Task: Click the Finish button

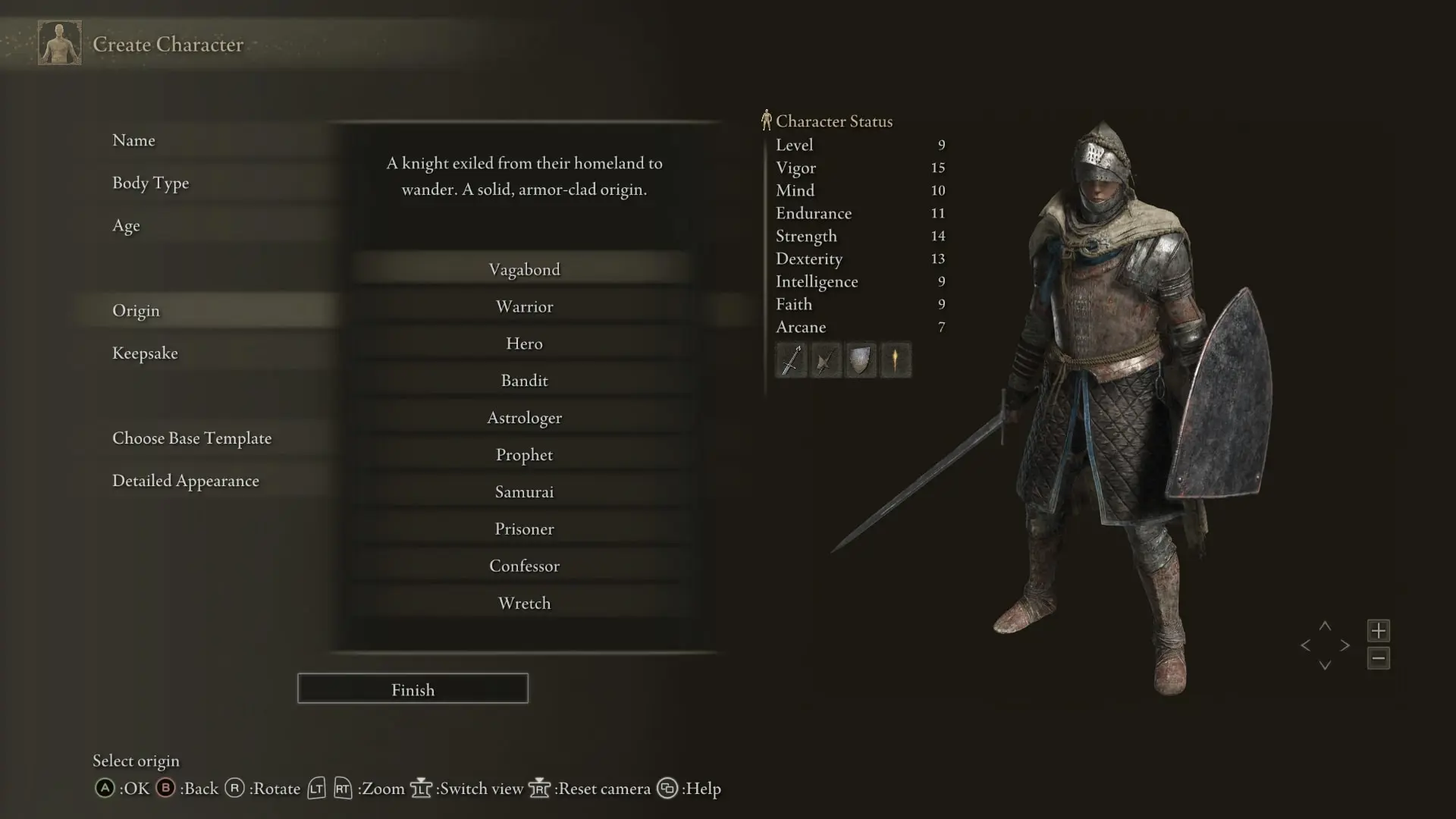Action: pos(413,689)
